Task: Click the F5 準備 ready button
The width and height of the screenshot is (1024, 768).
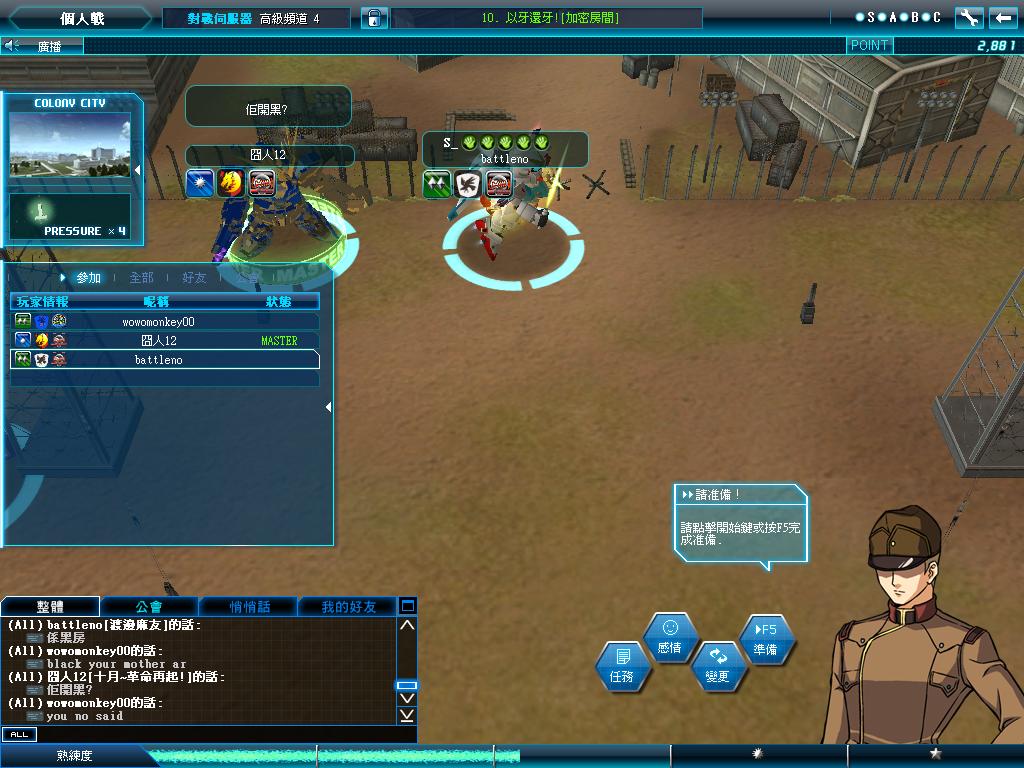Action: [x=765, y=640]
